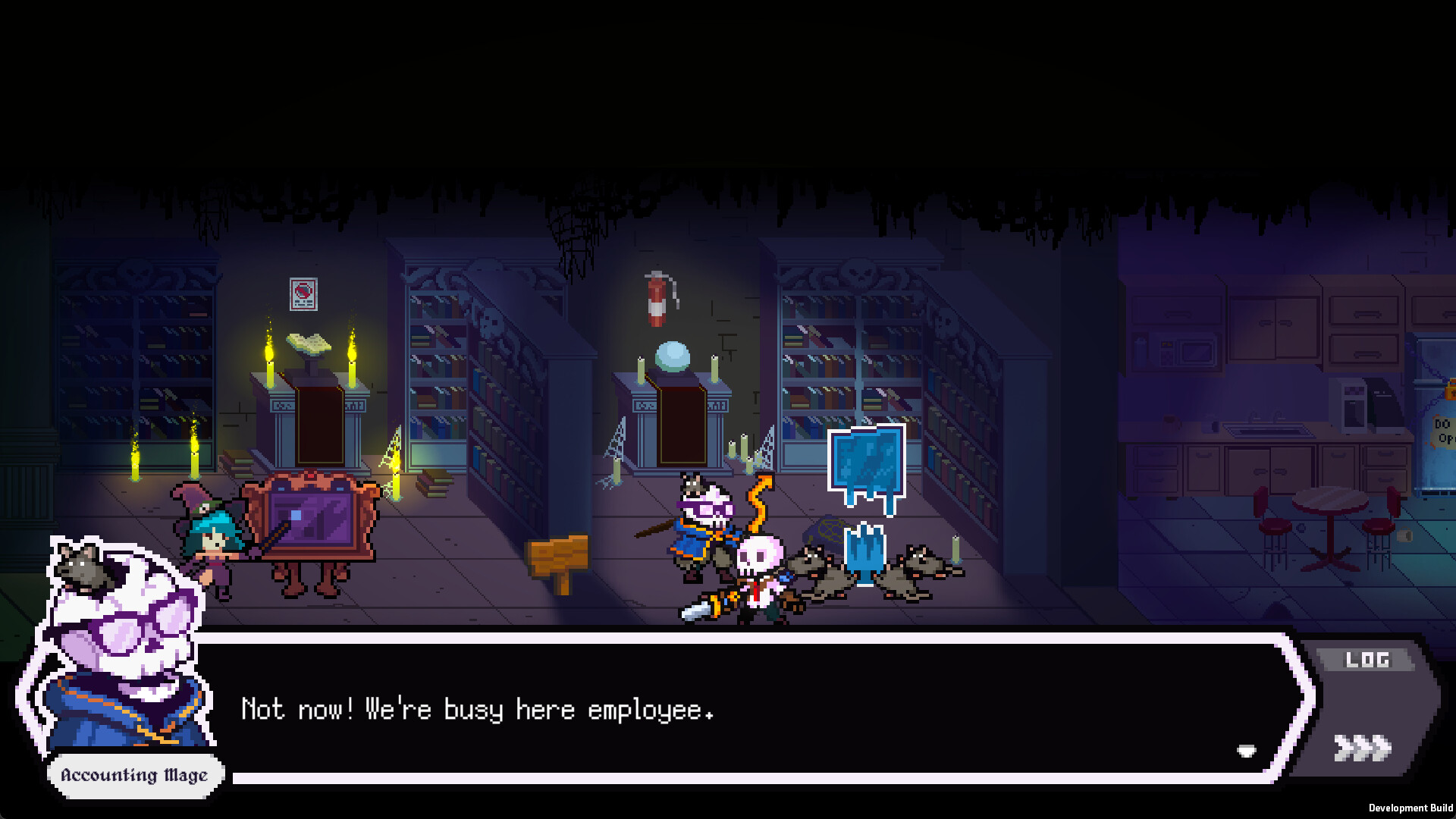1456x819 pixels.
Task: Select the Accounting Mage name plate
Action: click(134, 775)
